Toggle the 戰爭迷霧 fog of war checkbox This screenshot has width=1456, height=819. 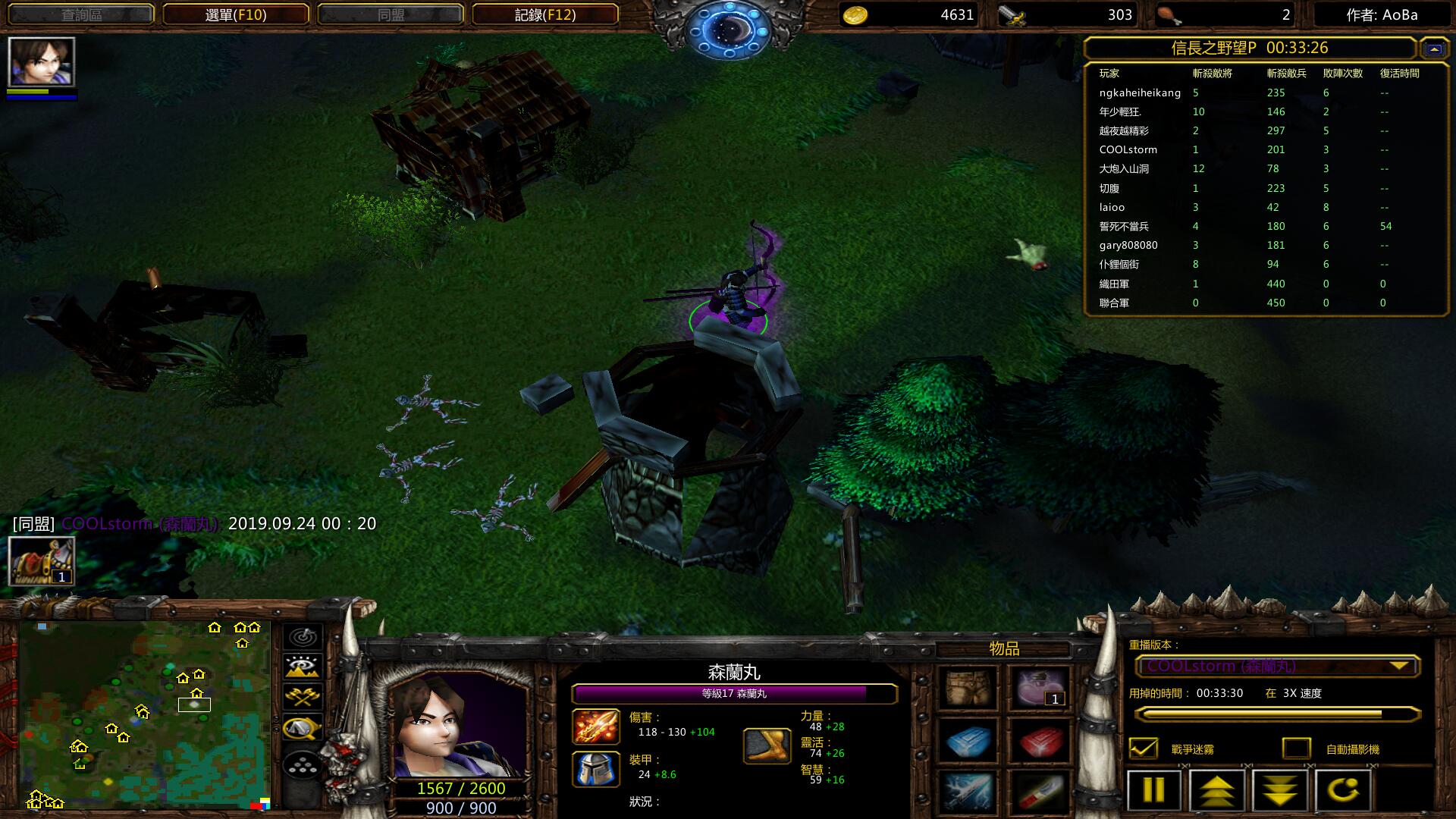[1144, 748]
